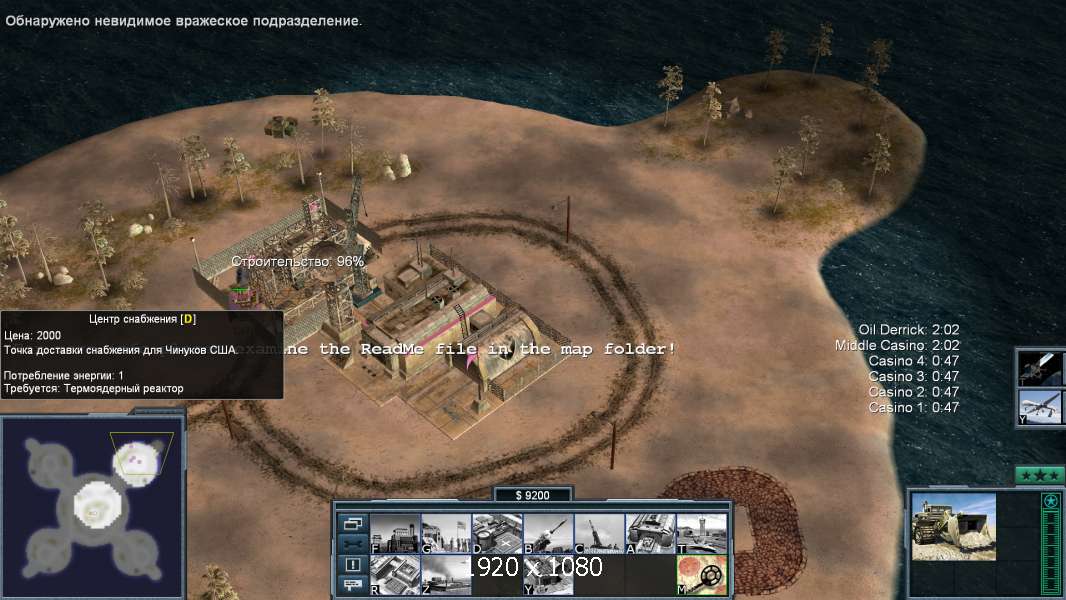
Task: Build the structure icon labeled R
Action: [395, 575]
